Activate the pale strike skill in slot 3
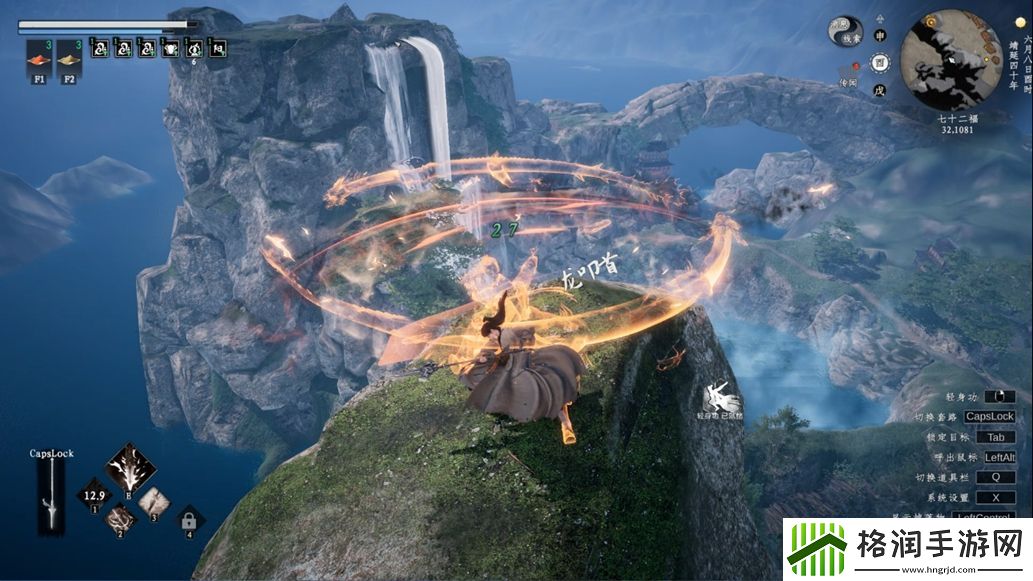1033x581 pixels. 153,498
